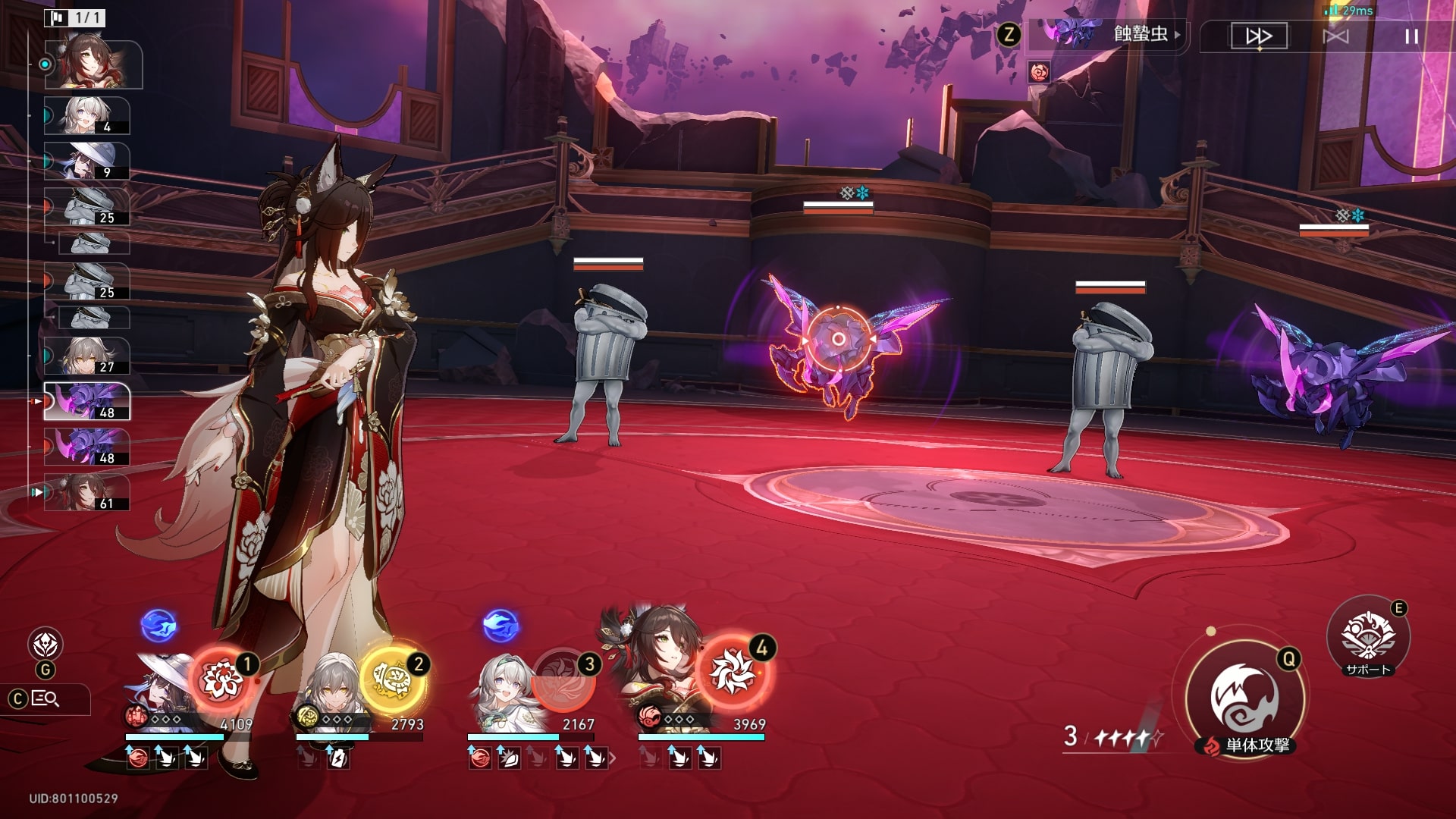Toggle the auto-battle button
The image size is (1456, 819).
coord(1335,36)
